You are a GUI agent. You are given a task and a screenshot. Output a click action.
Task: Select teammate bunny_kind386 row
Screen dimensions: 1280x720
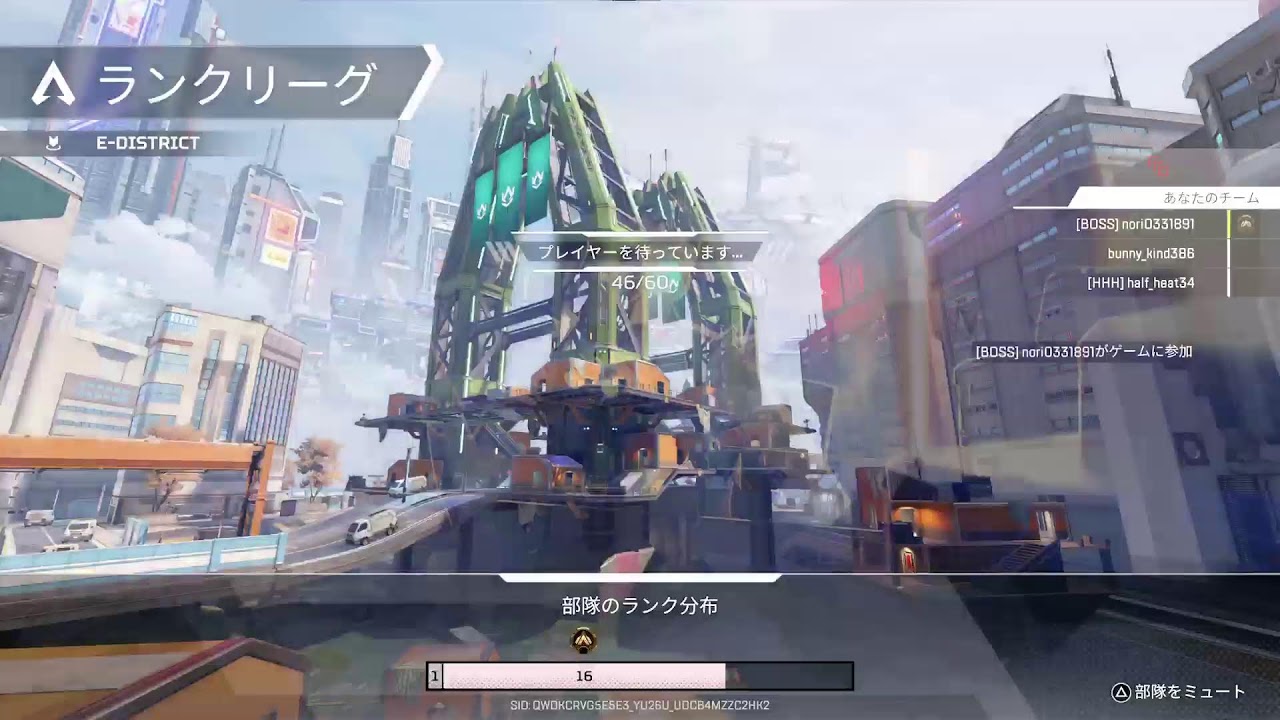[x=1150, y=254]
